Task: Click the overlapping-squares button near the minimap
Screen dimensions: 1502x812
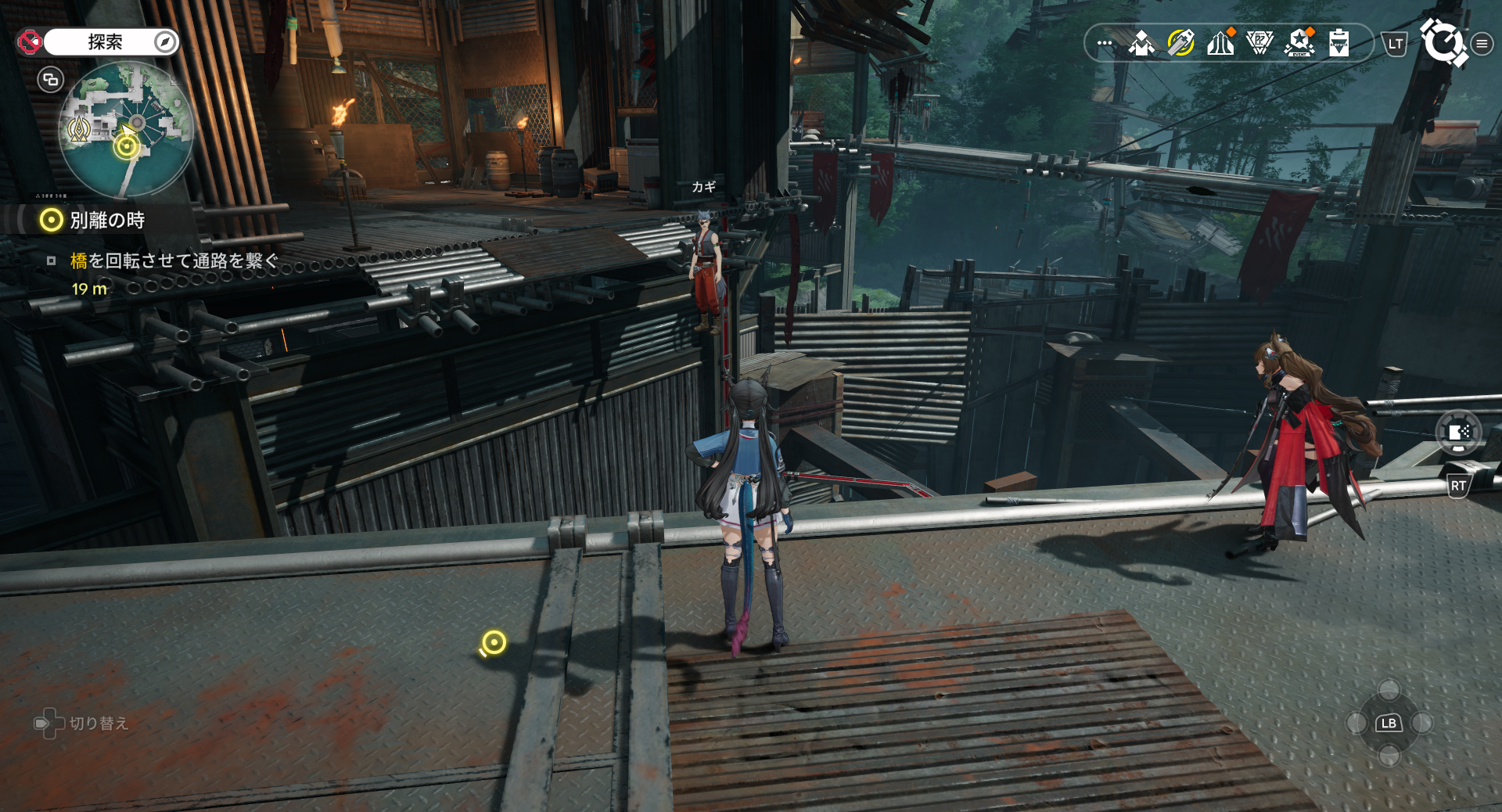Action: click(51, 79)
